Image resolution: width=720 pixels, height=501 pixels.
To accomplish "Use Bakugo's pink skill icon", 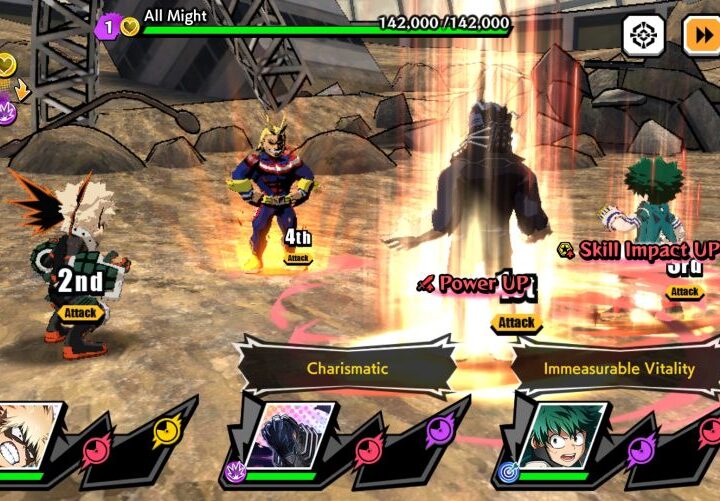I will (x=97, y=449).
